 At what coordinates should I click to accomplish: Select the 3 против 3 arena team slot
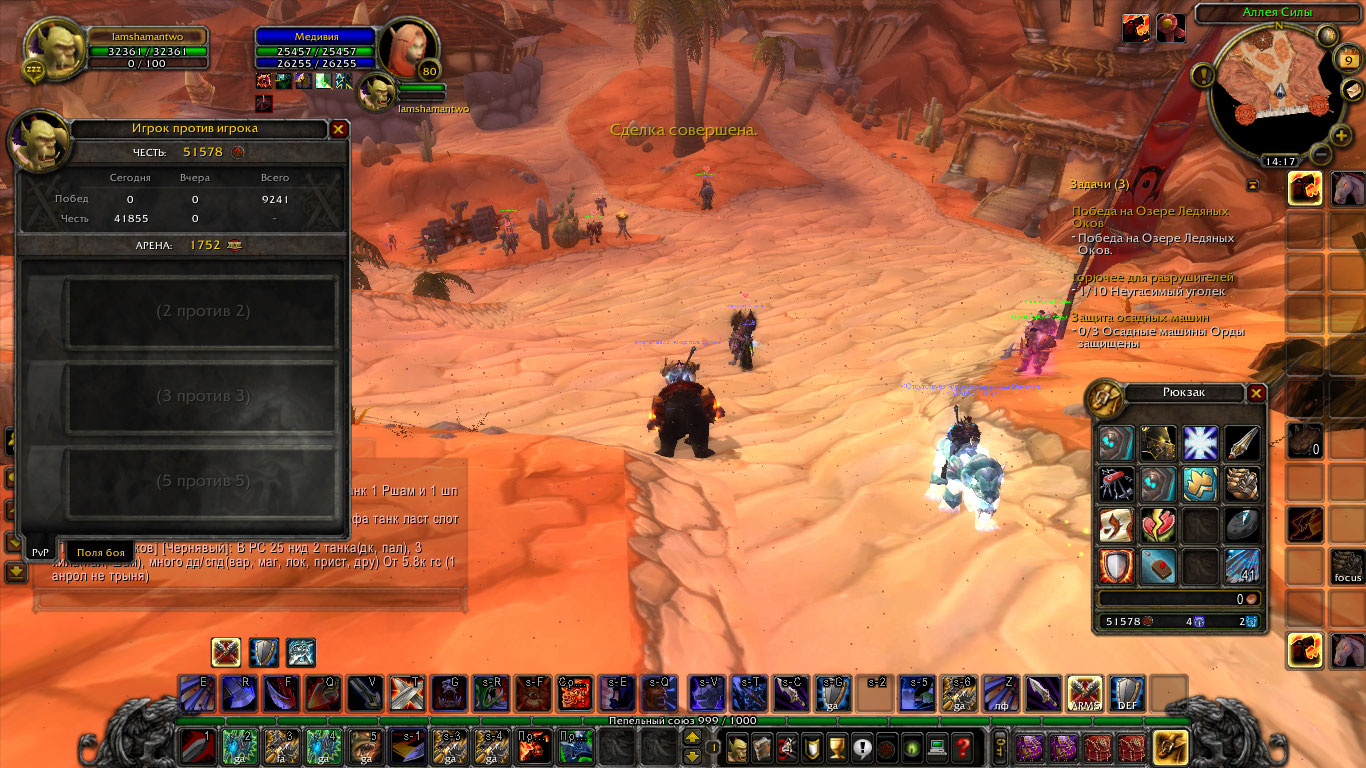[202, 396]
